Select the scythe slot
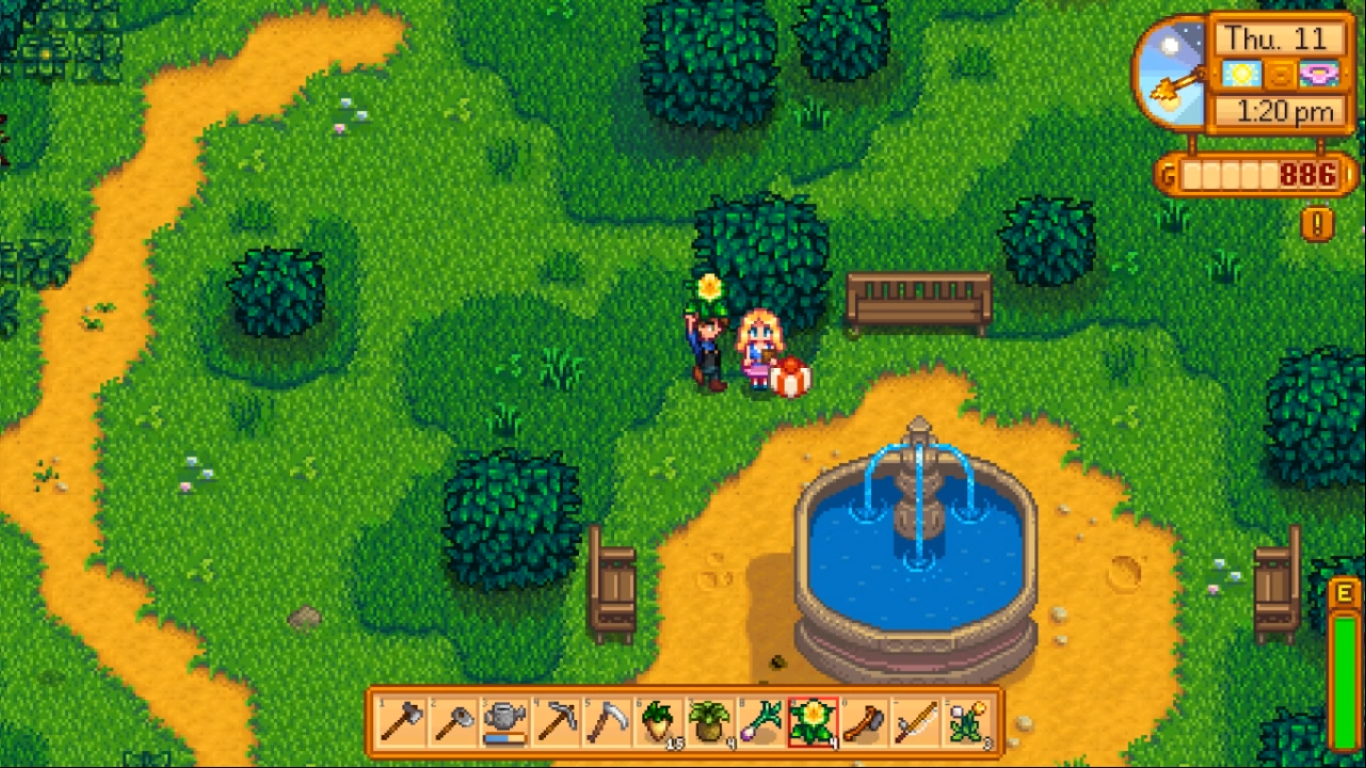 (x=607, y=722)
